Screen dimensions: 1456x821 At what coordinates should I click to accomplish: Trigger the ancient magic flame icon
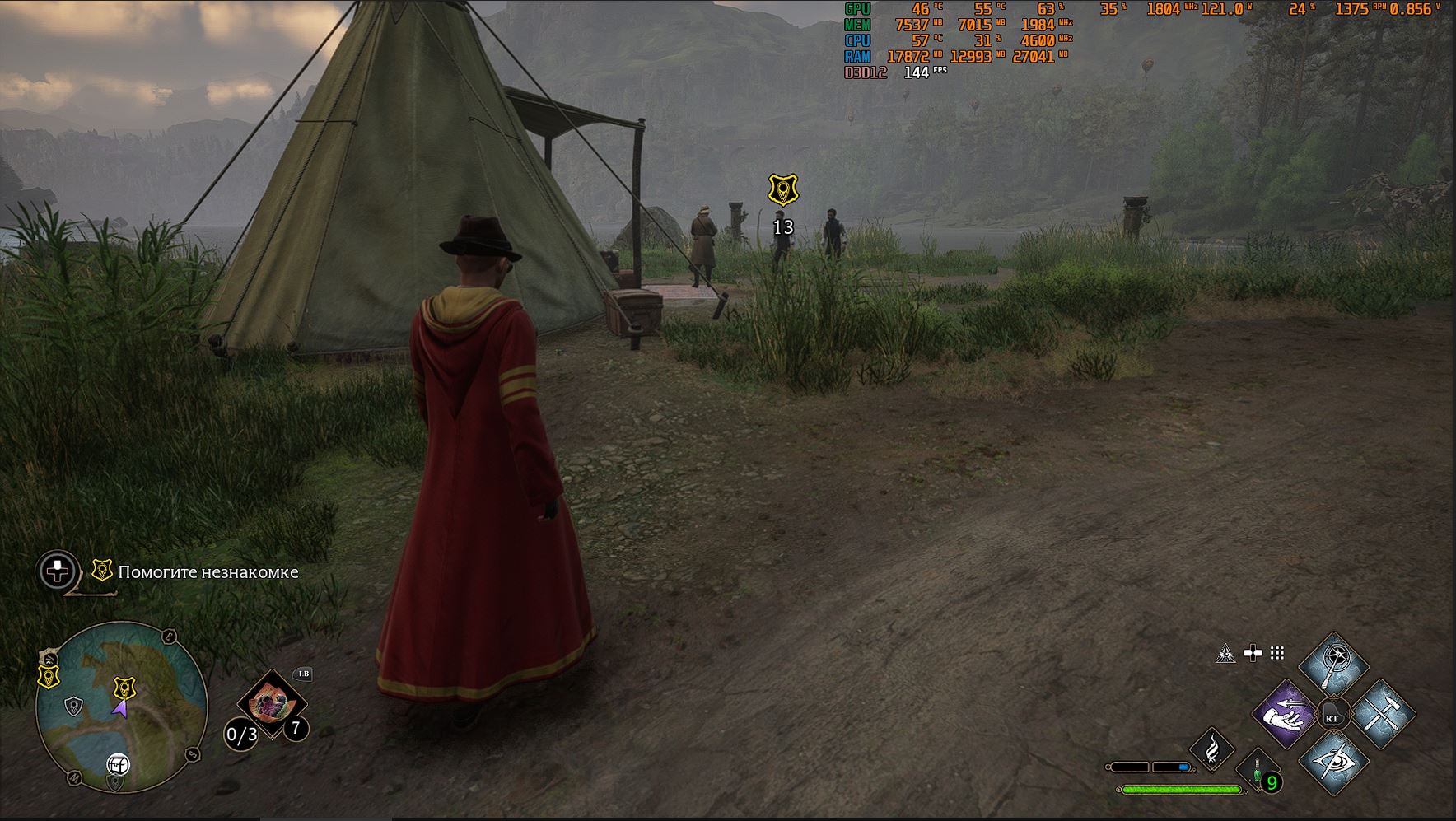pos(1212,751)
